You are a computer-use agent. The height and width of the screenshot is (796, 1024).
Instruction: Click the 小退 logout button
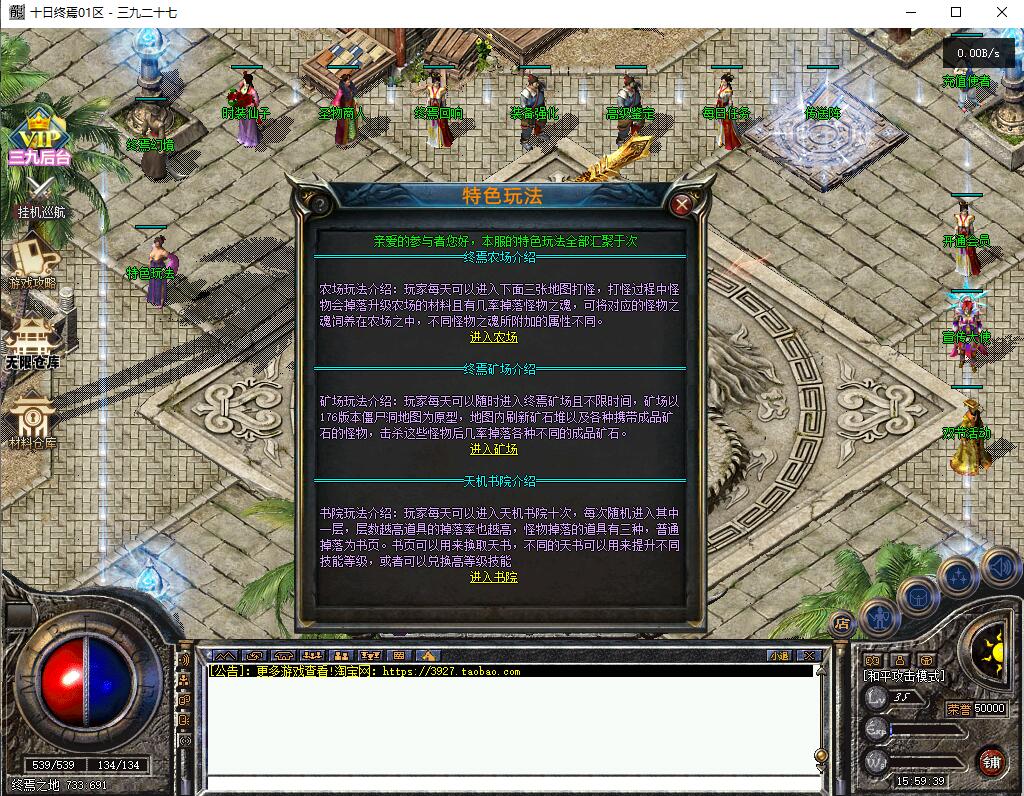point(780,656)
